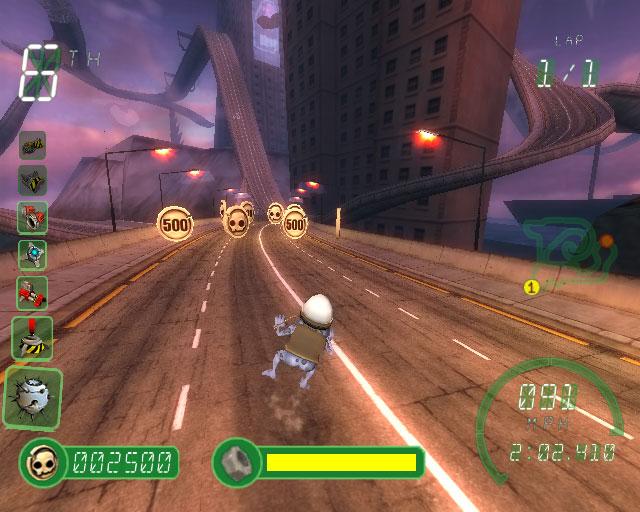
Task: Click the orange dot marker on the minimap
Action: (606, 241)
